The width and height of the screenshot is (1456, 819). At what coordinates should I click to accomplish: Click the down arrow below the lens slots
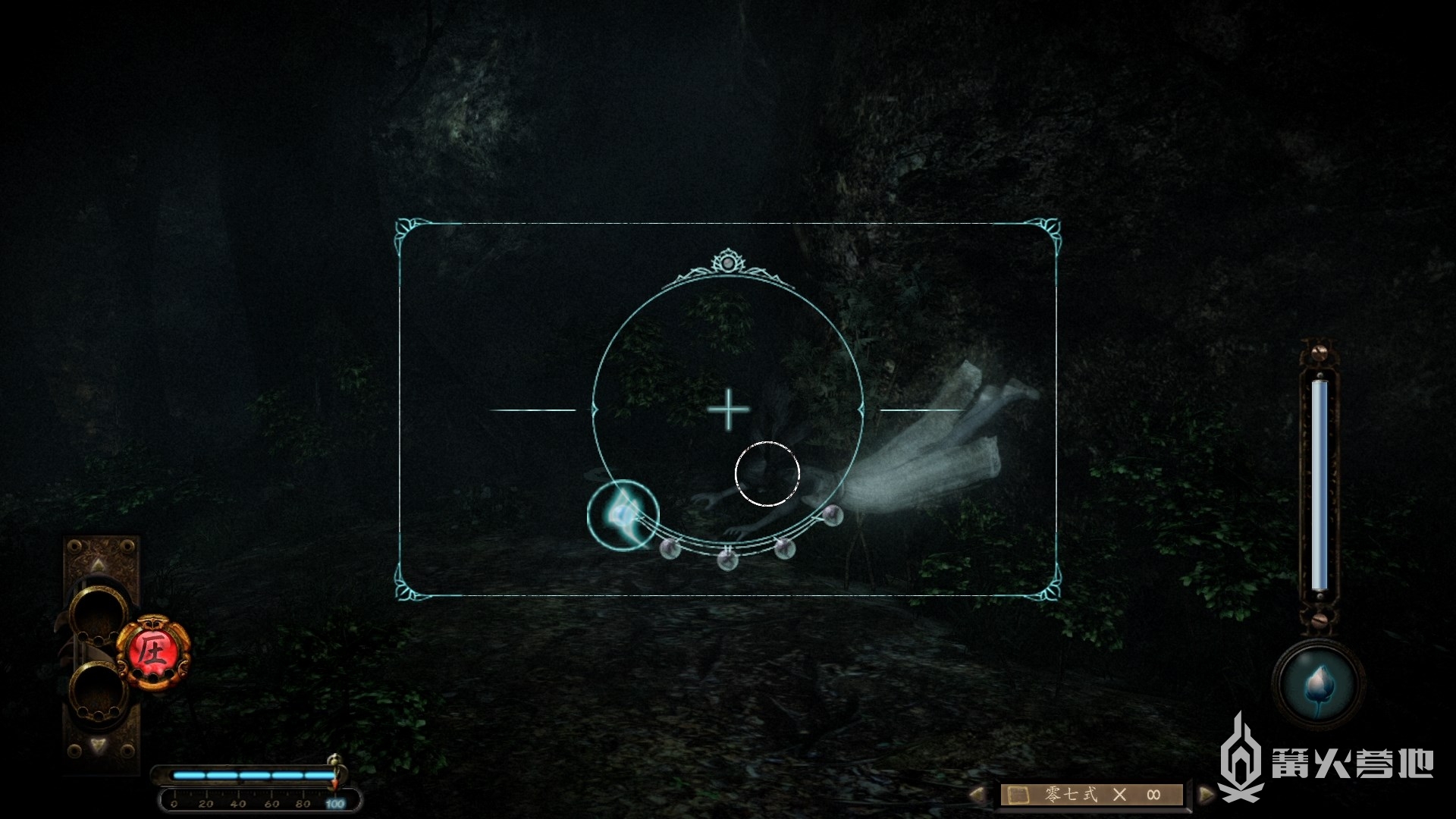[99, 746]
